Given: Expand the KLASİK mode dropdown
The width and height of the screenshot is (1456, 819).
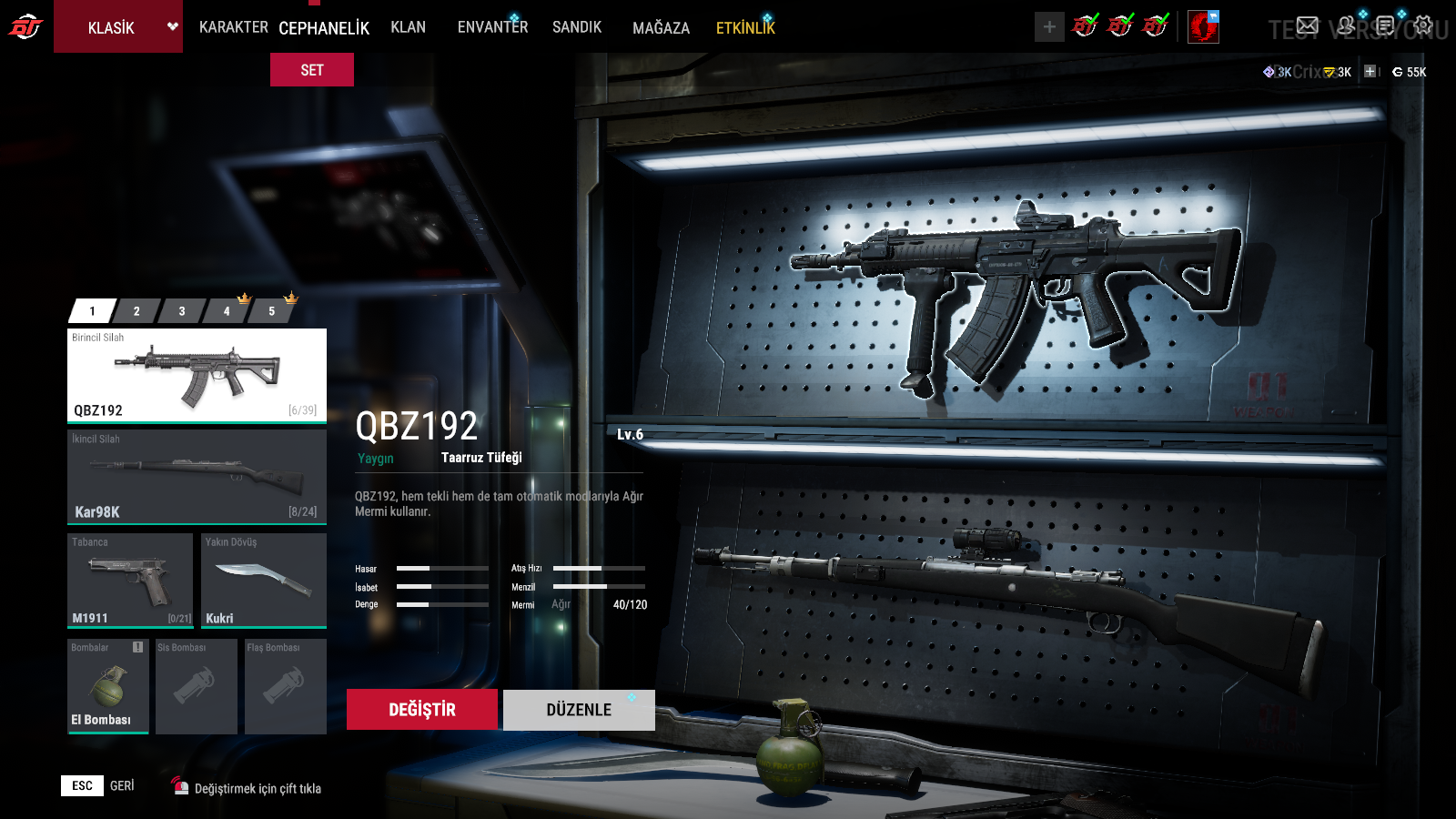Looking at the screenshot, I should 171,26.
